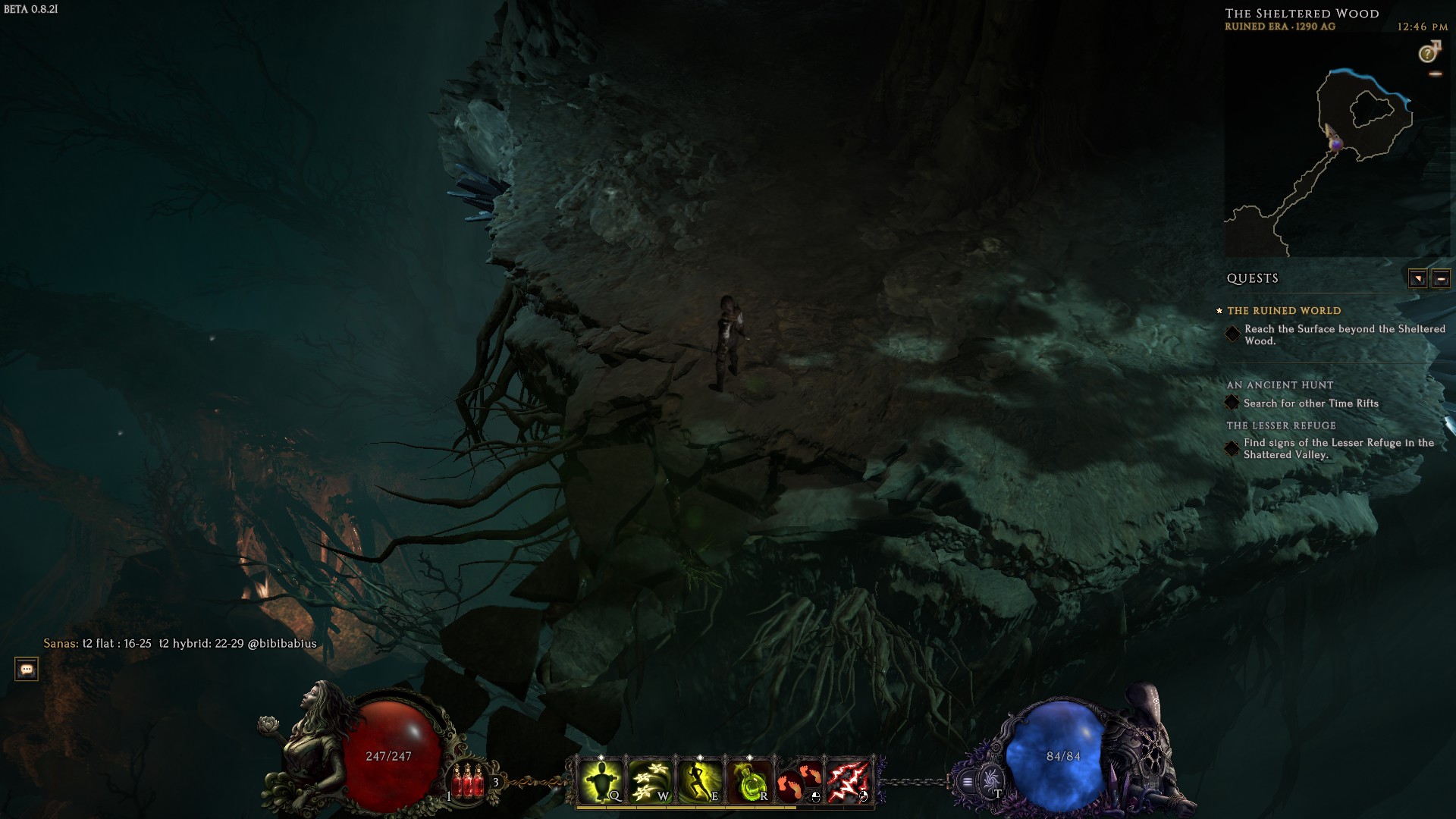Screen dimensions: 1456x819
Task: Toggle the quest tracker arrow button
Action: (1417, 278)
